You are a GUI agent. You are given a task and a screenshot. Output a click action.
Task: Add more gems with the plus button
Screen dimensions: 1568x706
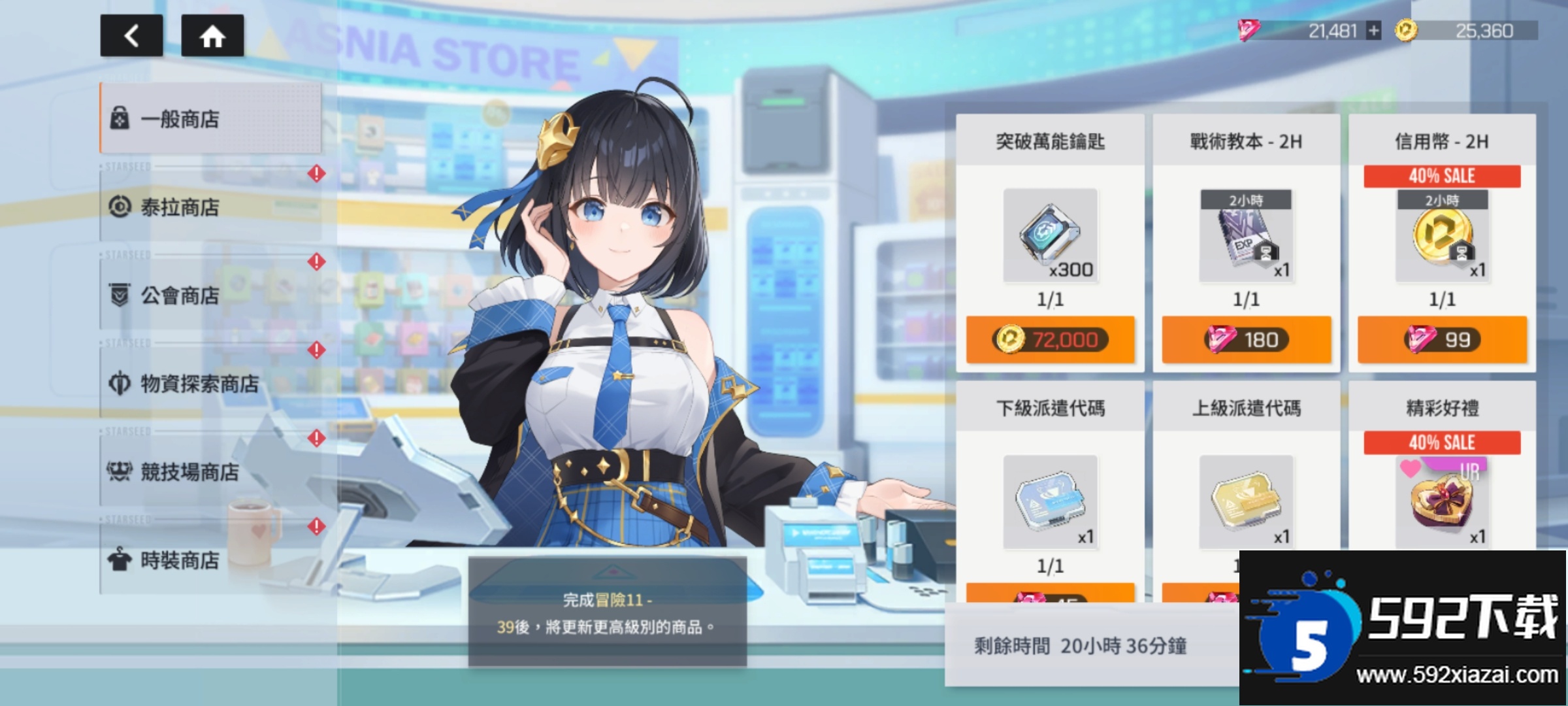point(1374,31)
